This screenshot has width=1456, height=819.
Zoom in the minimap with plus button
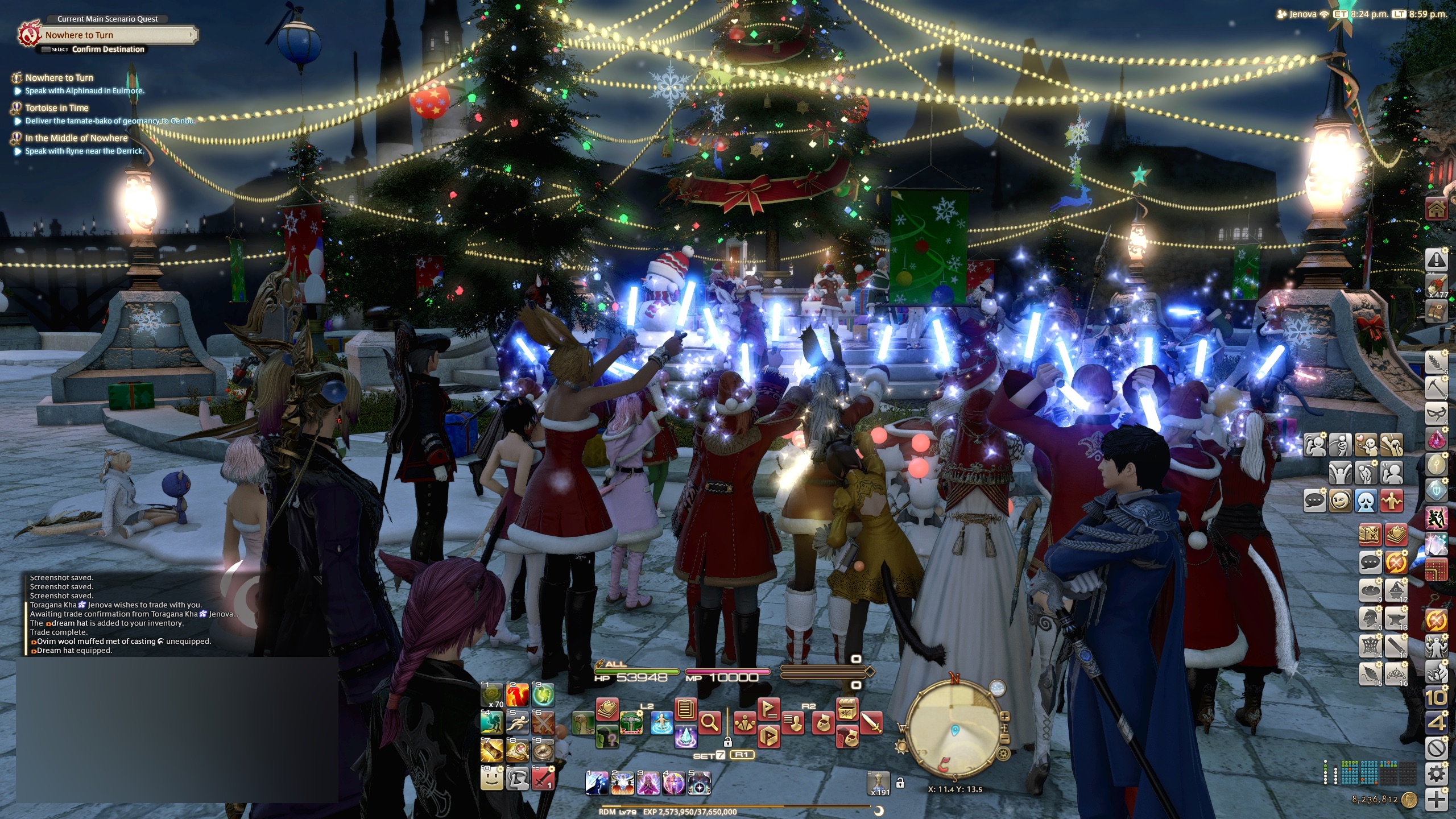1005,717
